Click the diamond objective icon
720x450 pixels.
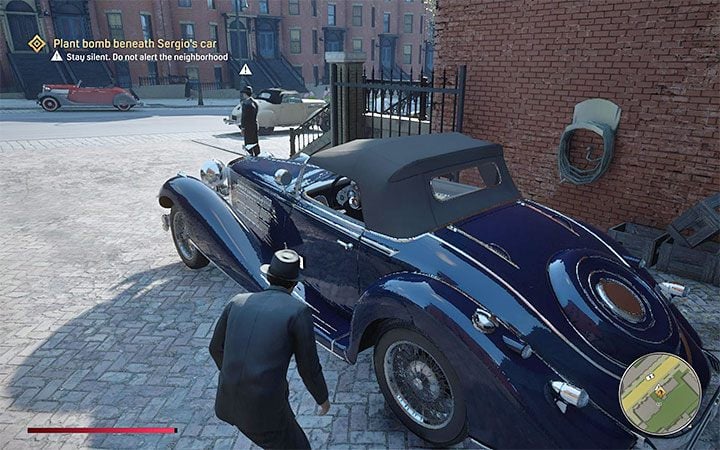(37, 43)
